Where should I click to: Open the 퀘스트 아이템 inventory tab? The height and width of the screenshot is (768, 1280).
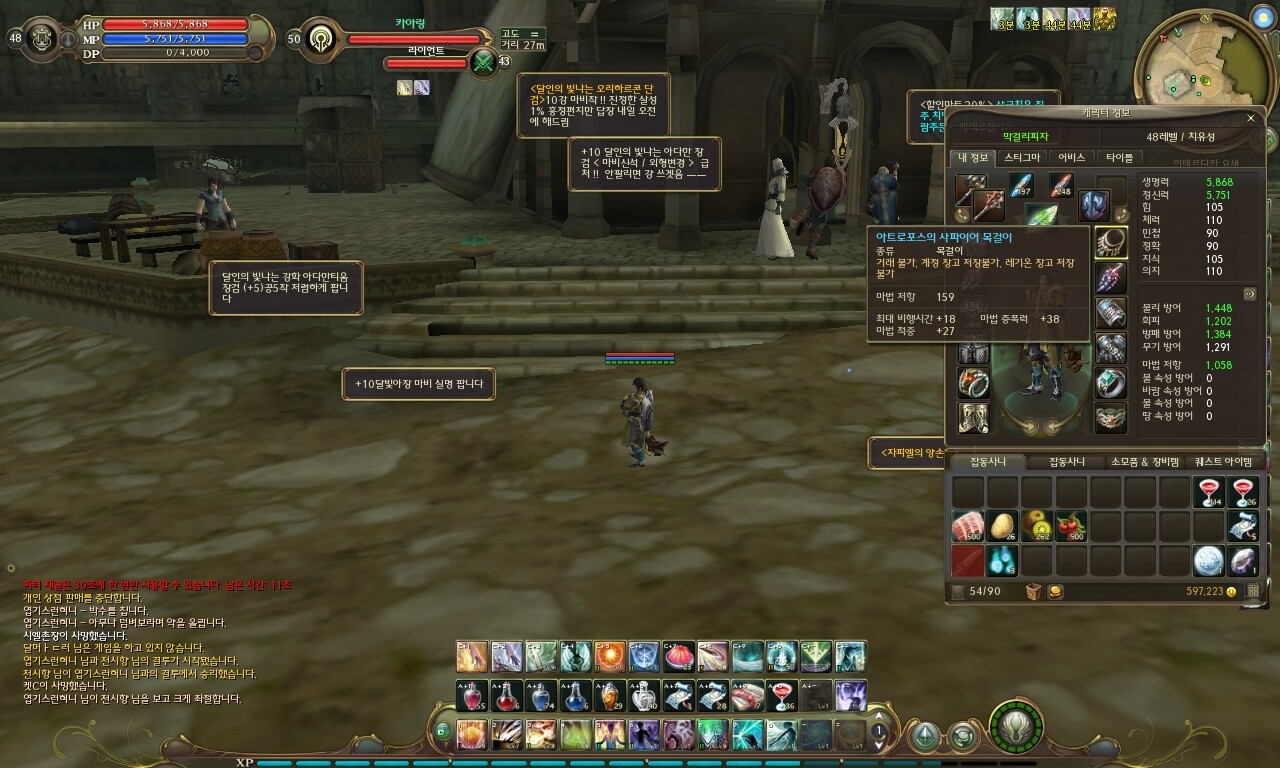coord(1221,462)
